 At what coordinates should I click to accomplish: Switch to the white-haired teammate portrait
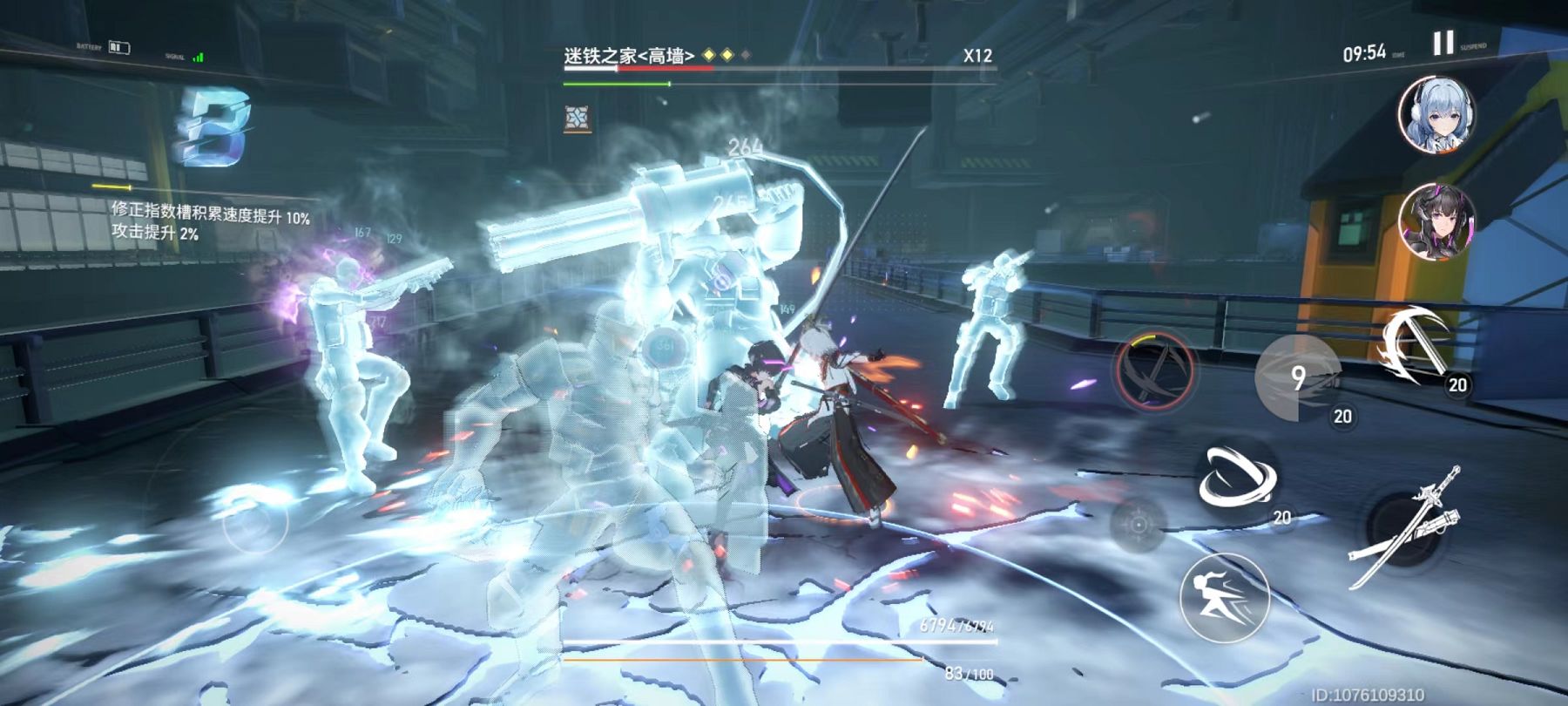1436,114
